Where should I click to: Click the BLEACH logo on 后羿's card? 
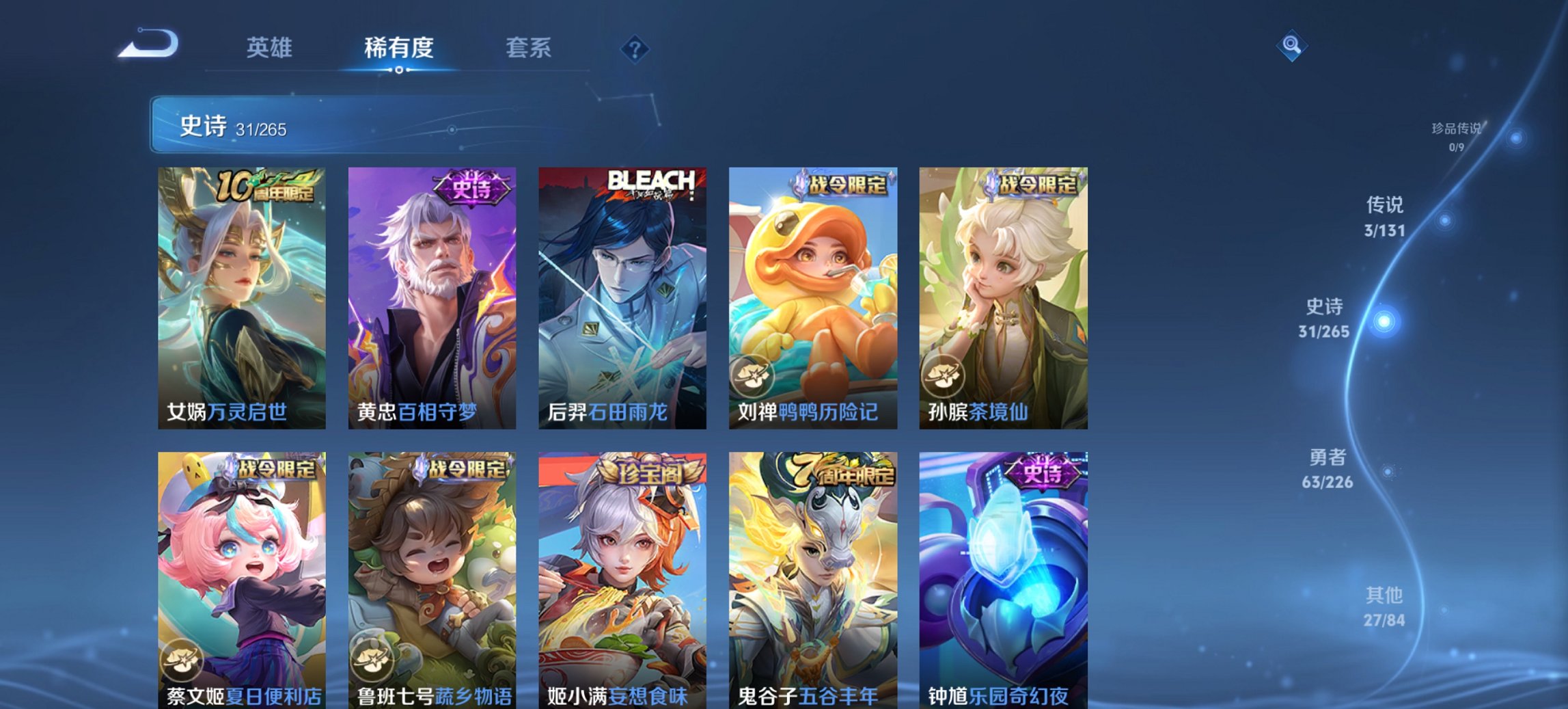pos(652,183)
